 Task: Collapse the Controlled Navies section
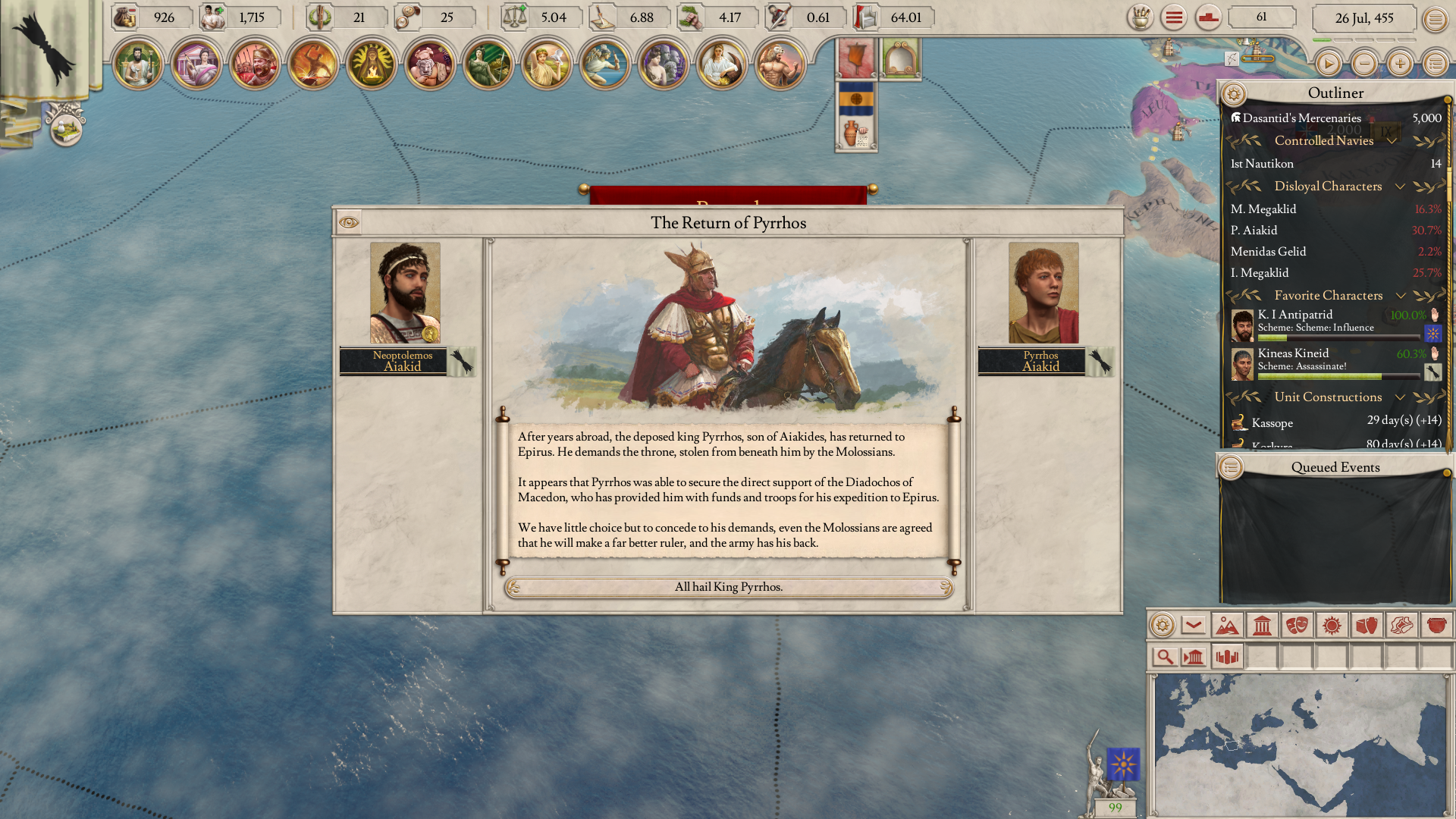click(x=1390, y=141)
